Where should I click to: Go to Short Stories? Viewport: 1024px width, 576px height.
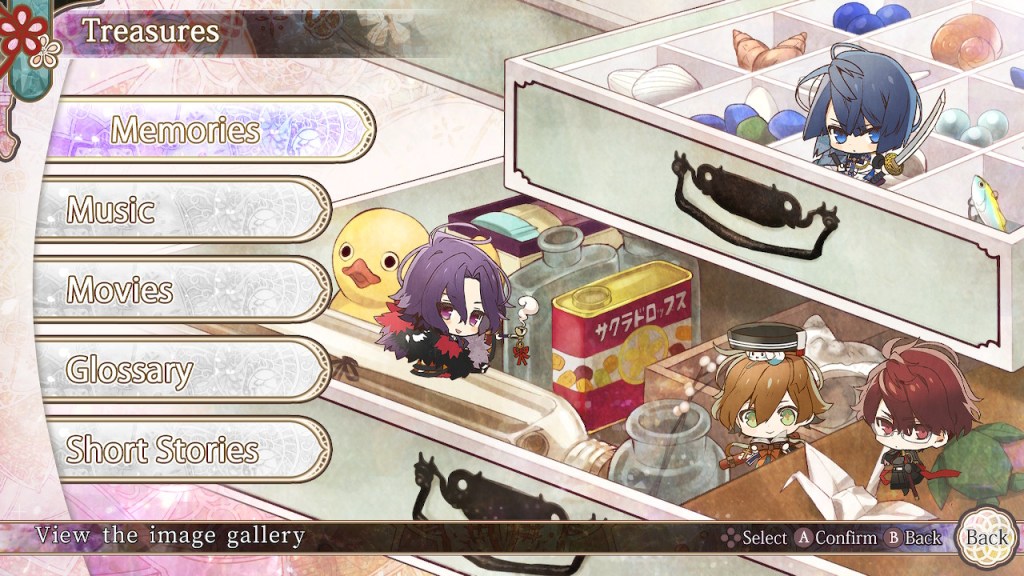tap(180, 450)
